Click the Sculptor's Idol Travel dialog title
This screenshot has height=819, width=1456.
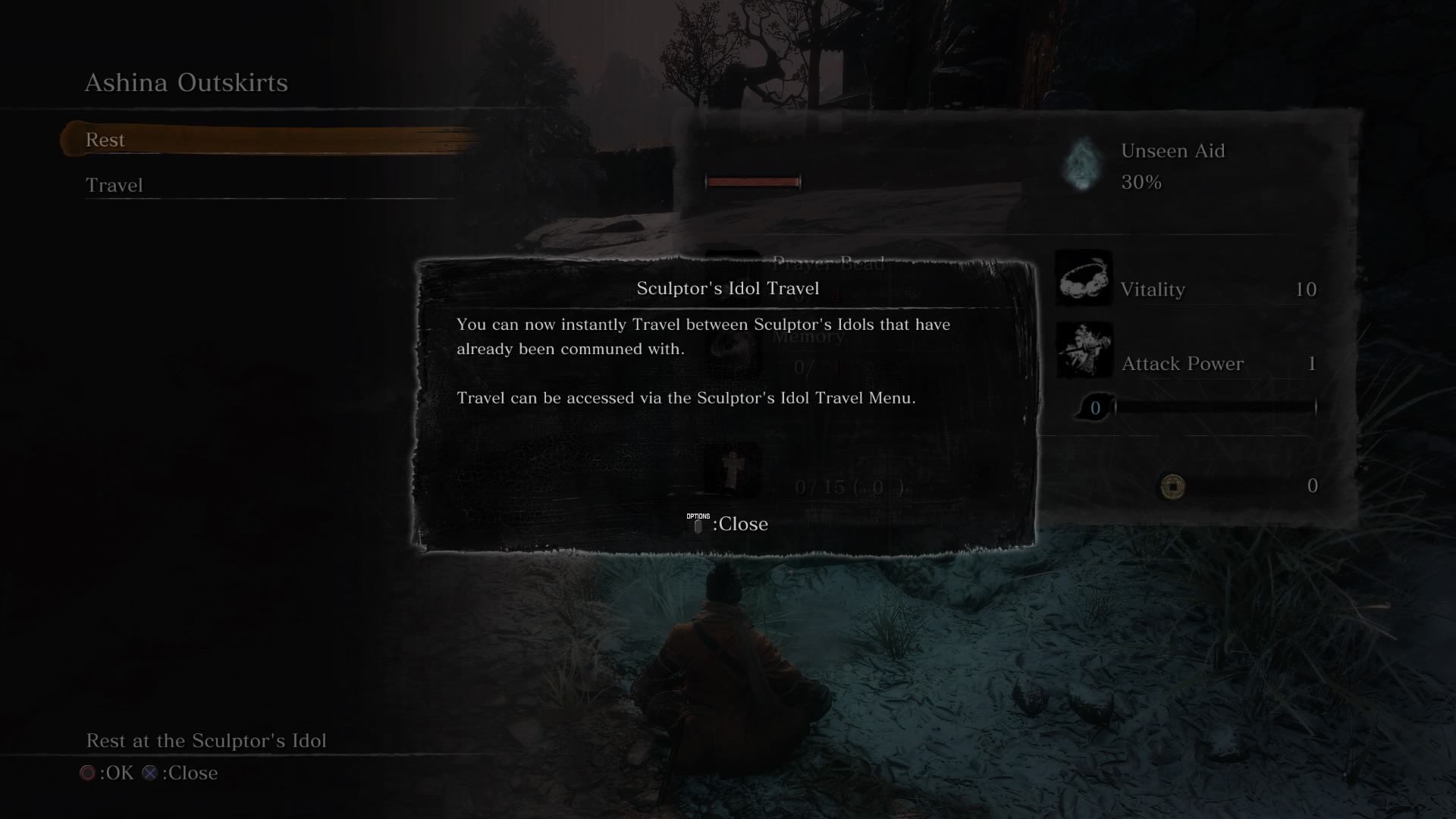[x=727, y=288]
